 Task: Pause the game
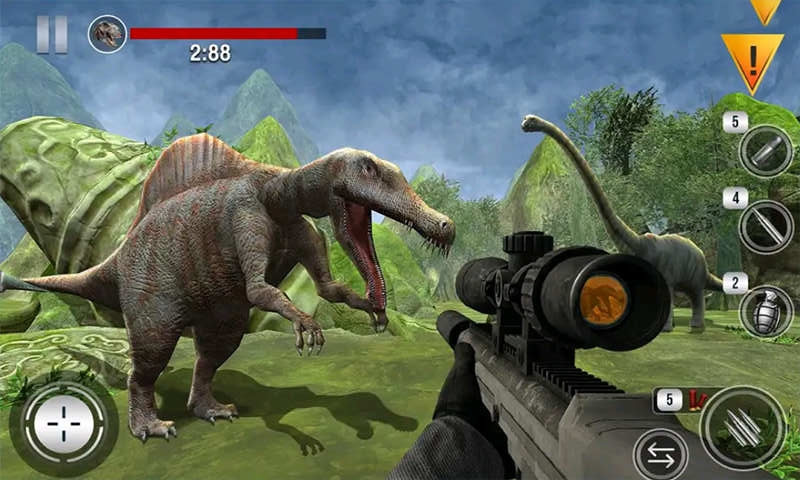[x=52, y=34]
